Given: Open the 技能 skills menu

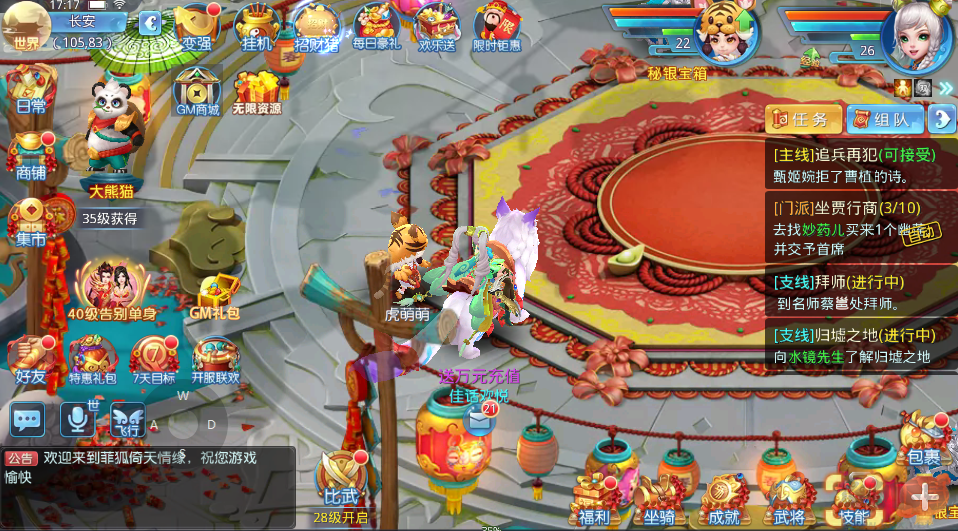Looking at the screenshot, I should click(853, 497).
